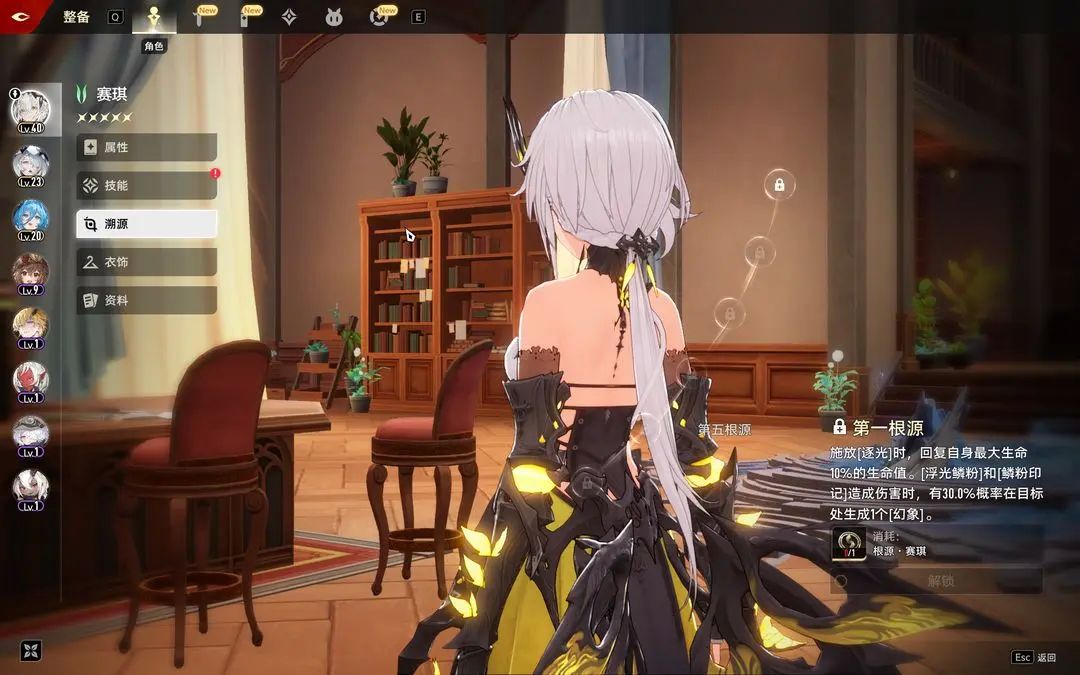Pick the Lv.9 brown-haired character portrait
The image size is (1080, 675).
30,273
